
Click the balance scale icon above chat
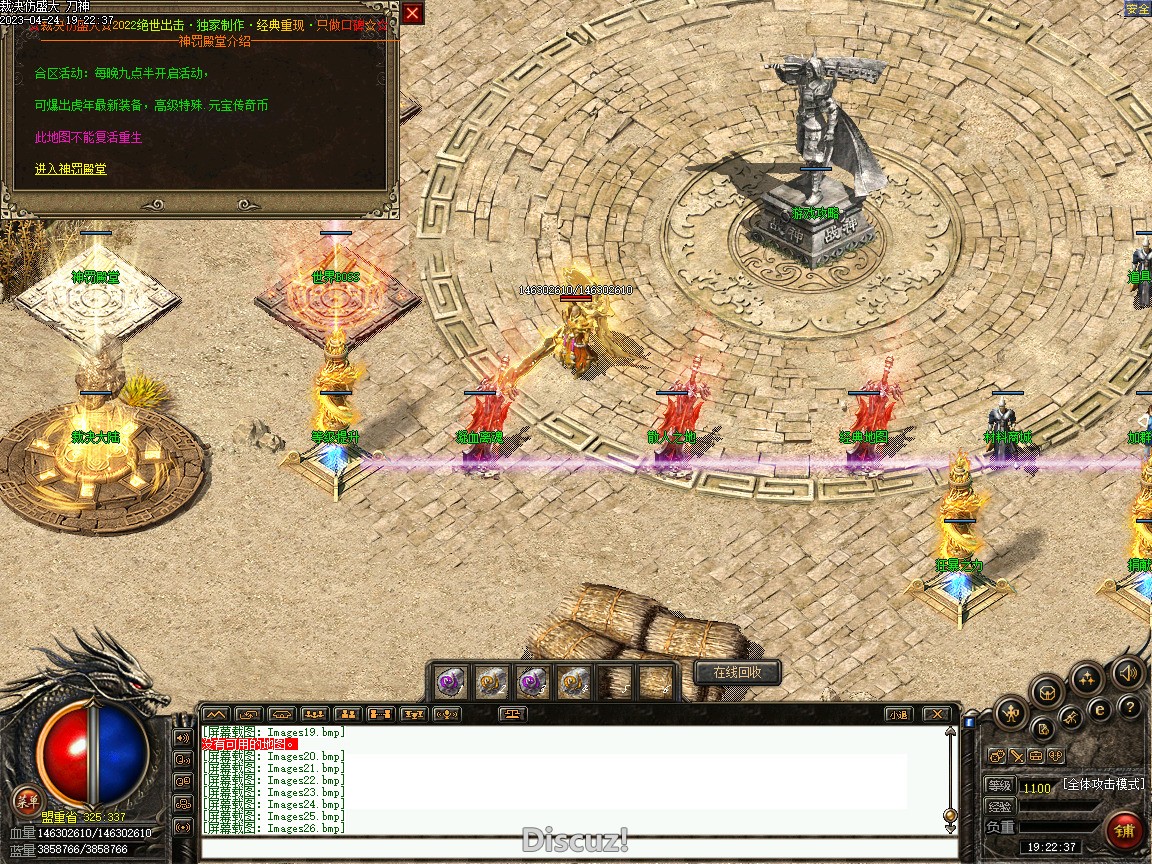point(514,714)
